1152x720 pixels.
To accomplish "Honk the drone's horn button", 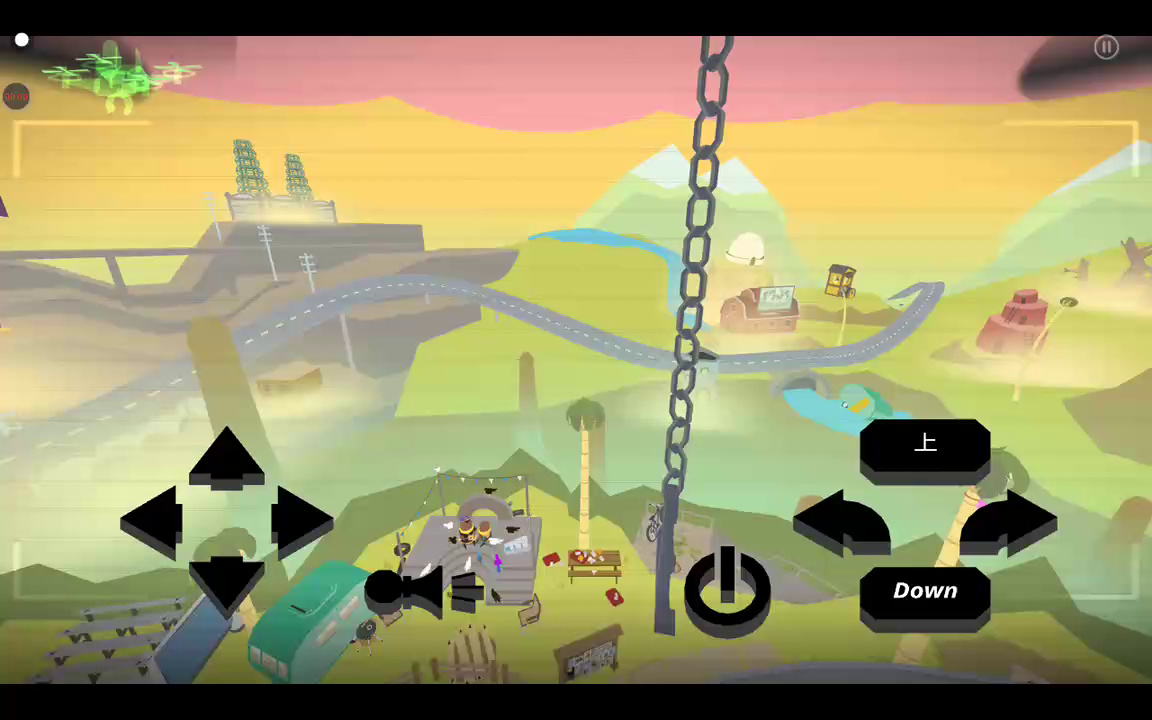I will (425, 591).
